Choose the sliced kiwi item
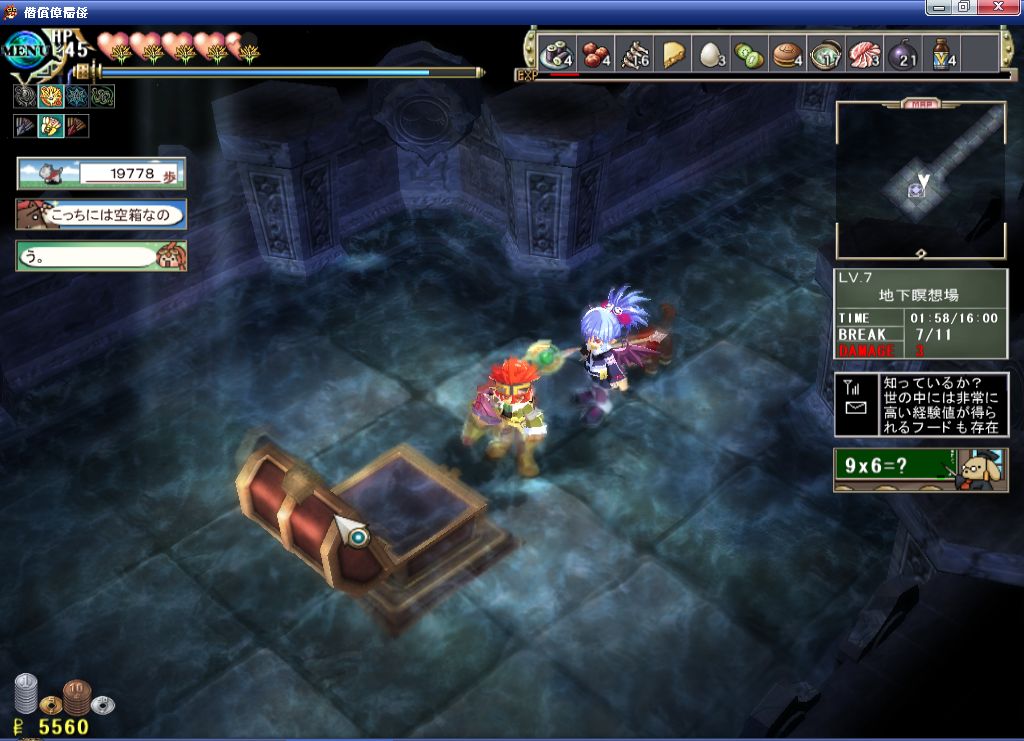This screenshot has height=741, width=1024. click(x=749, y=54)
